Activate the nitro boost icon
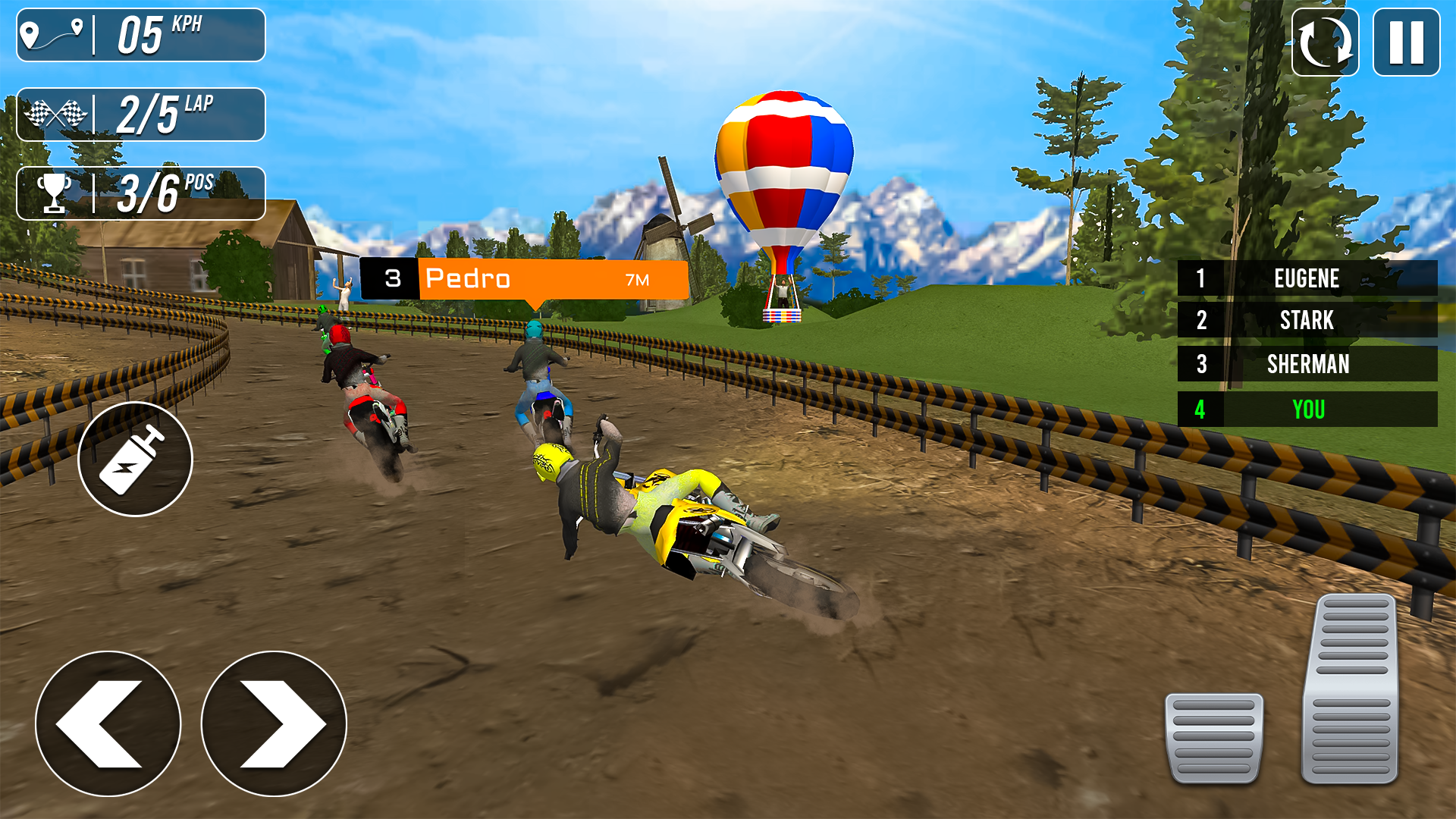The width and height of the screenshot is (1456, 819). 135,459
